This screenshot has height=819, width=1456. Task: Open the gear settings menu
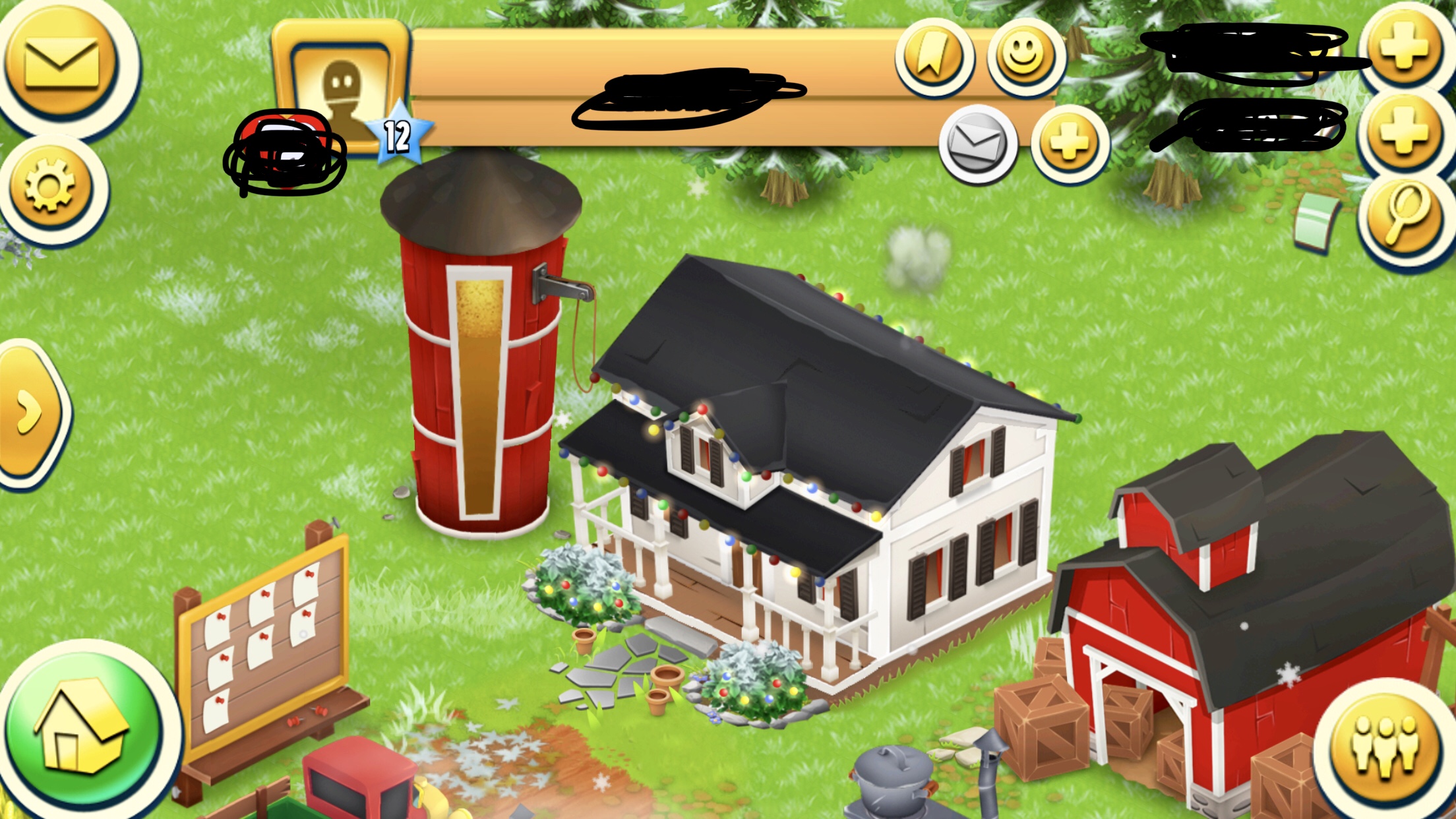point(50,186)
